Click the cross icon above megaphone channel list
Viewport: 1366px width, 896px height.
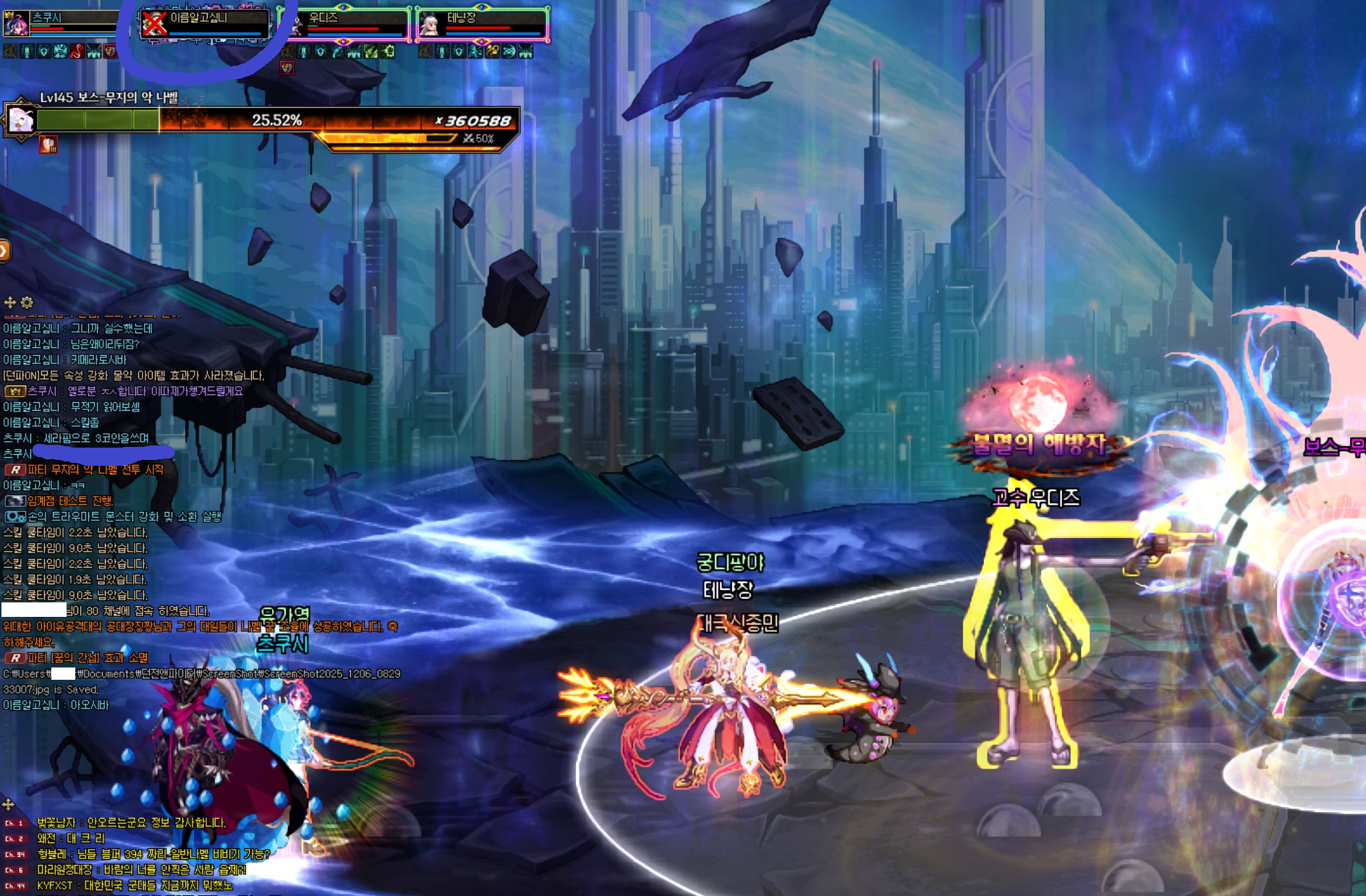(x=9, y=804)
